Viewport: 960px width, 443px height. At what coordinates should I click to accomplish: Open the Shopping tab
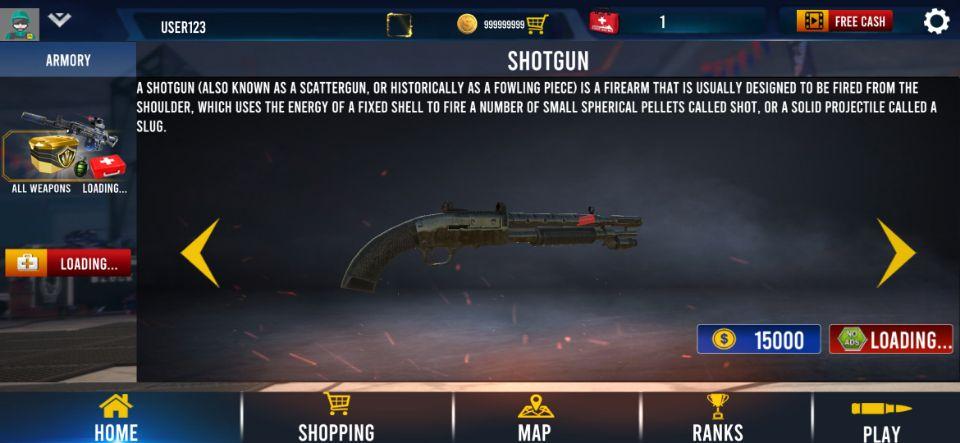click(x=336, y=418)
